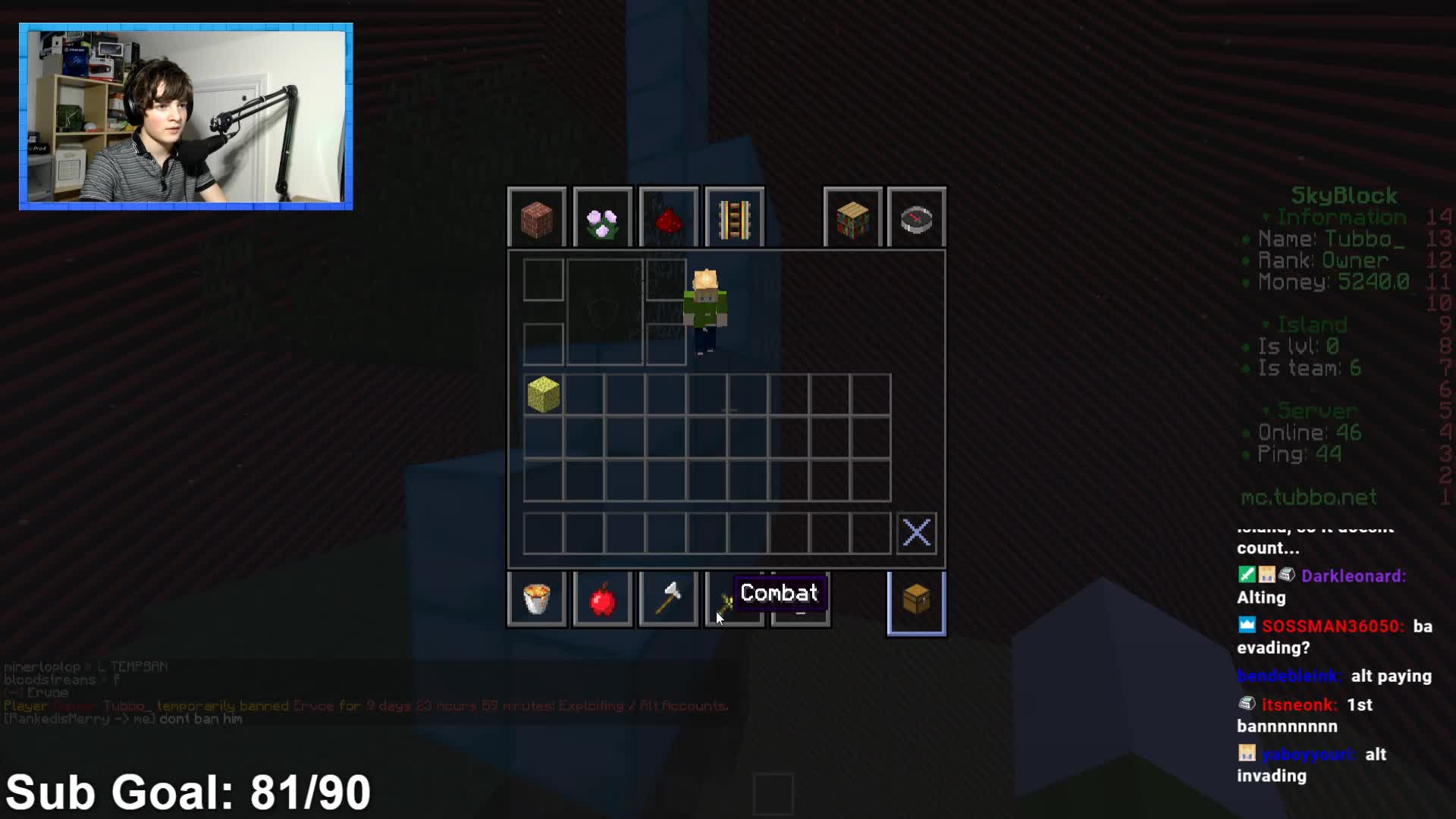The image size is (1456, 819).
Task: Select the Combat sword tab
Action: point(726,603)
